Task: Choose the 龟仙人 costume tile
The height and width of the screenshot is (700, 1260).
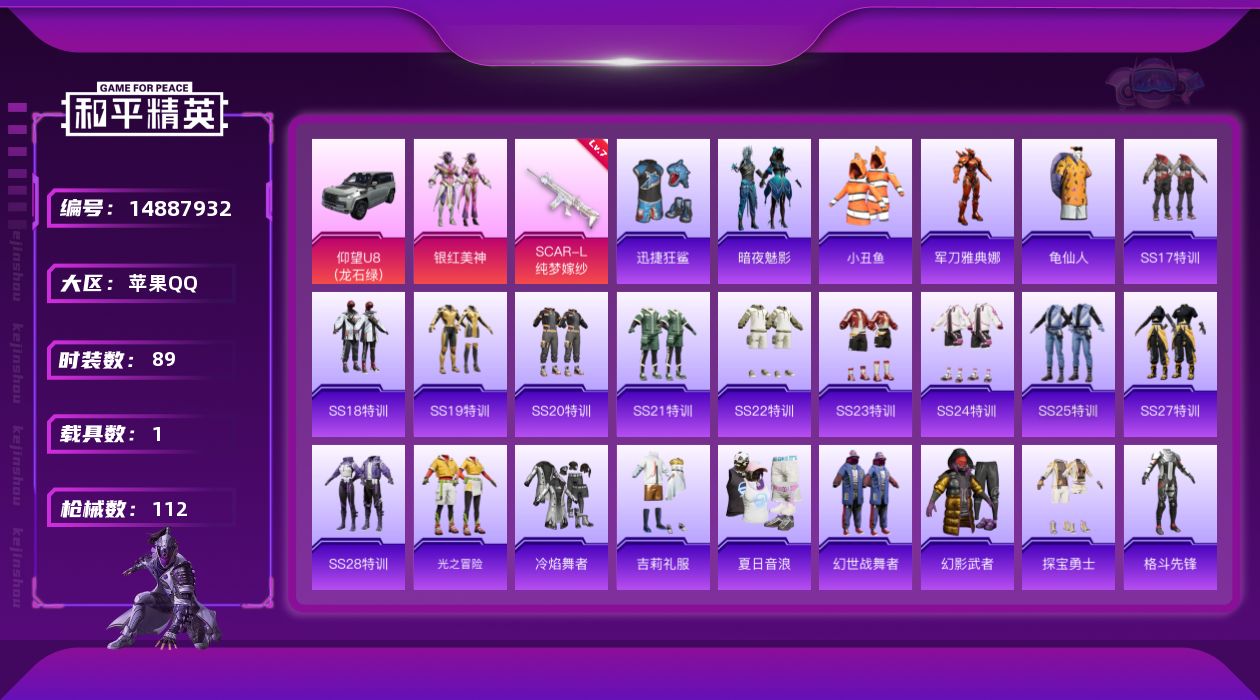Action: click(1068, 211)
